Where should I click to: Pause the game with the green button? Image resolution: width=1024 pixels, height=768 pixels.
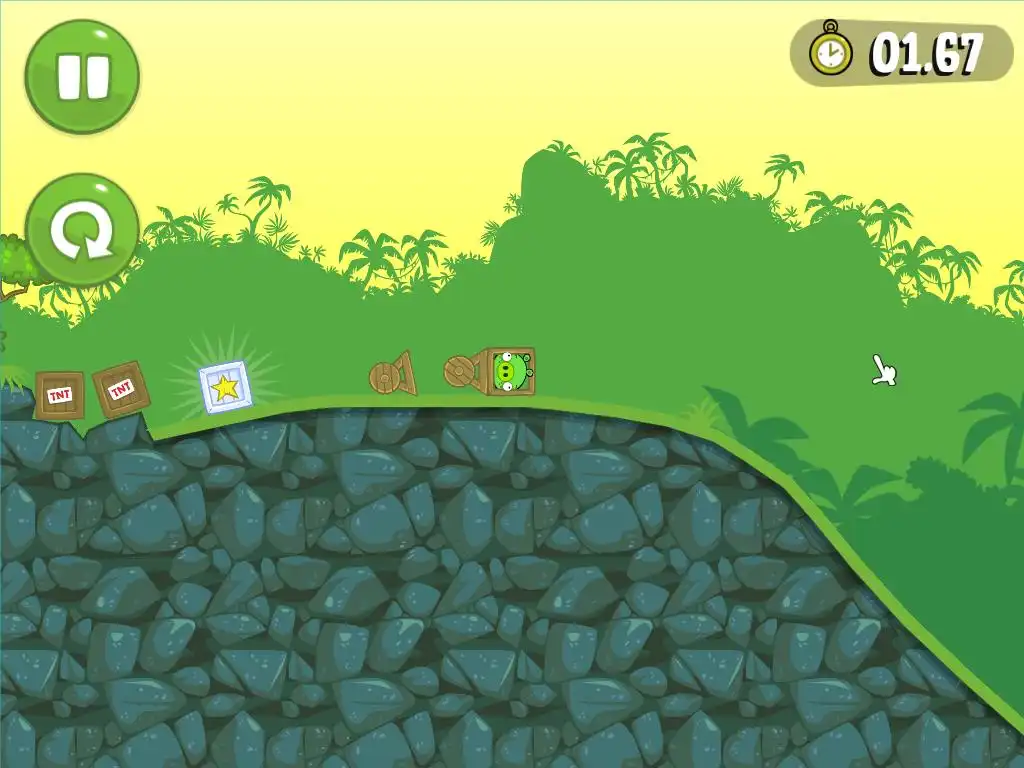(x=82, y=76)
